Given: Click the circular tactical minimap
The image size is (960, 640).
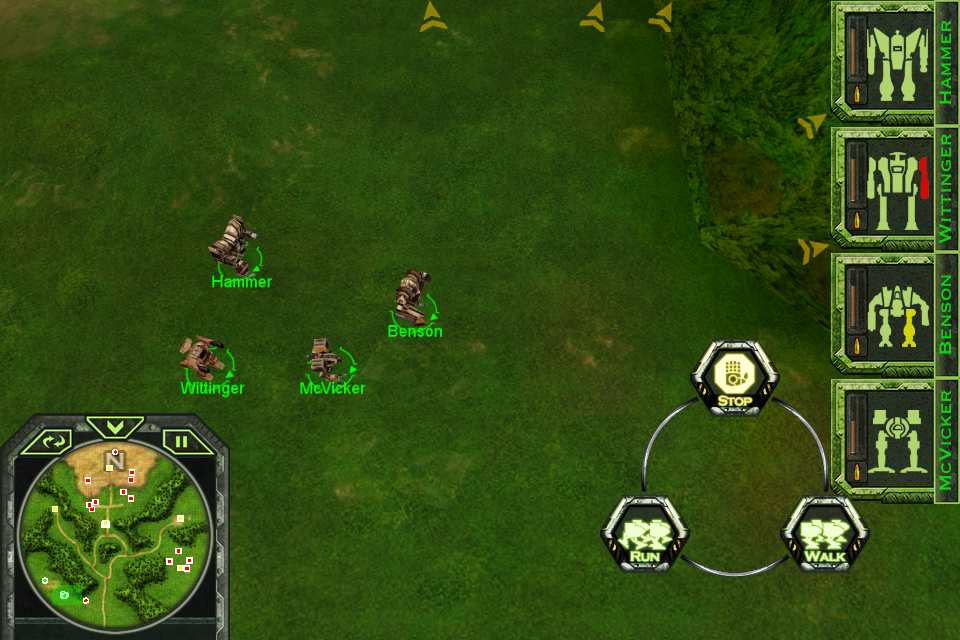Looking at the screenshot, I should (x=115, y=530).
